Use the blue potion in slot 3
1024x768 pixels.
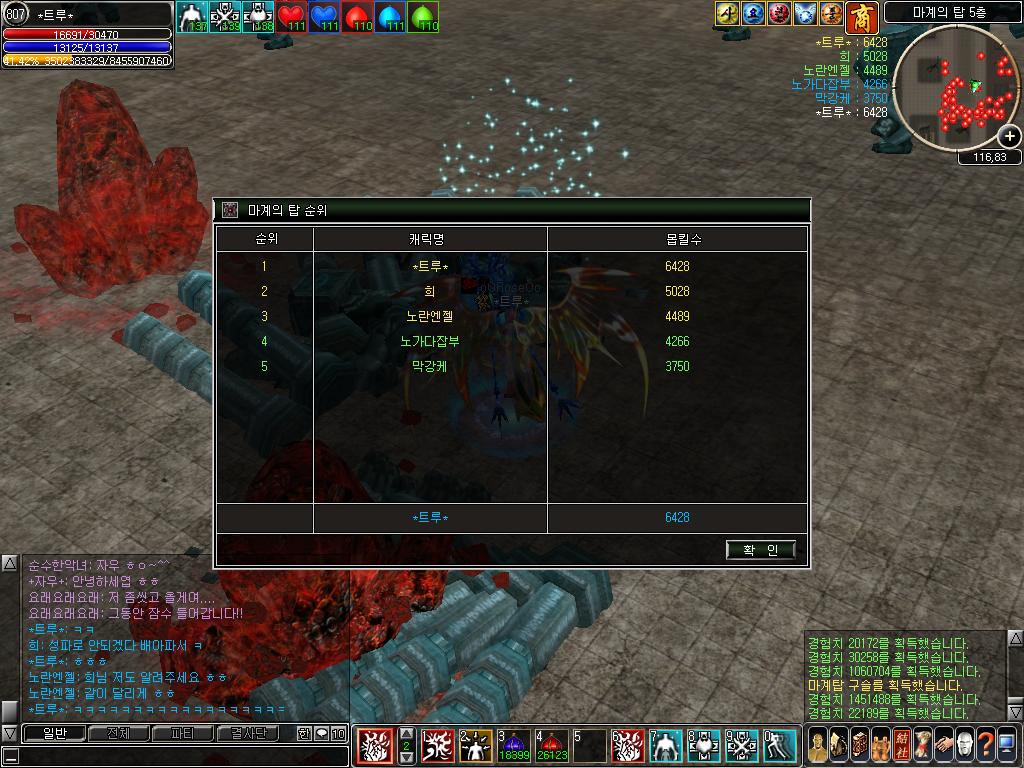(516, 744)
